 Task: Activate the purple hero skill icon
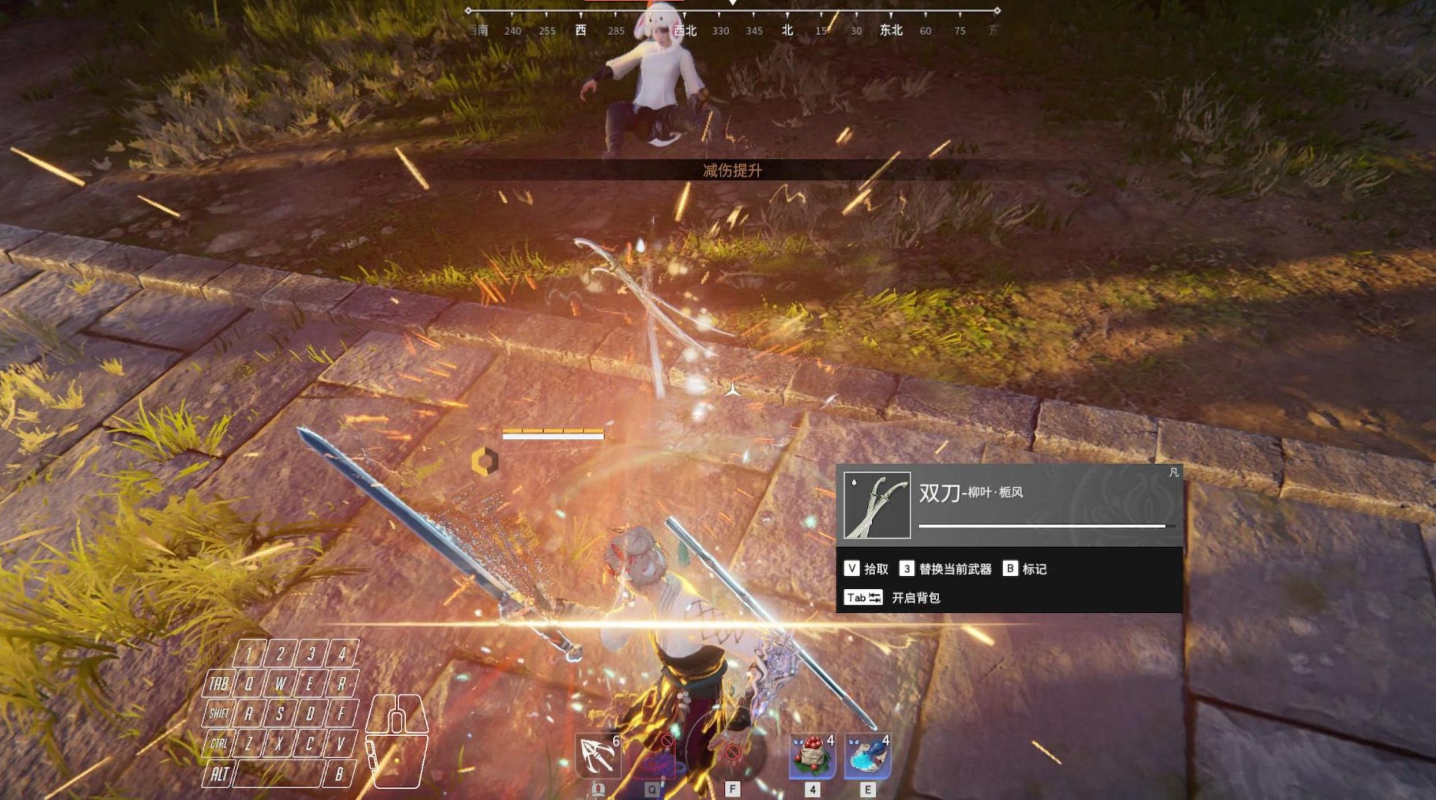[656, 757]
